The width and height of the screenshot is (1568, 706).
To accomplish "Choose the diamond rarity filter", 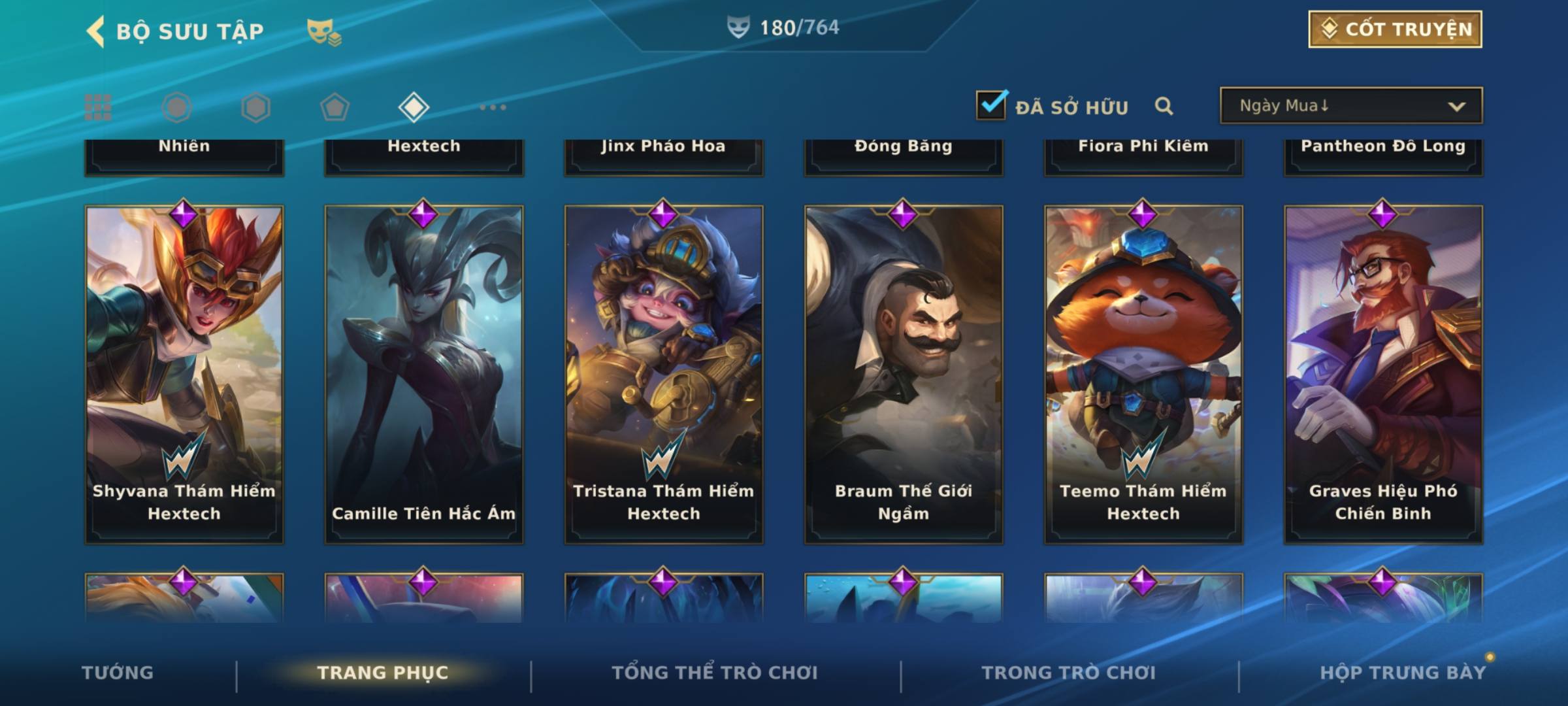I will 414,107.
